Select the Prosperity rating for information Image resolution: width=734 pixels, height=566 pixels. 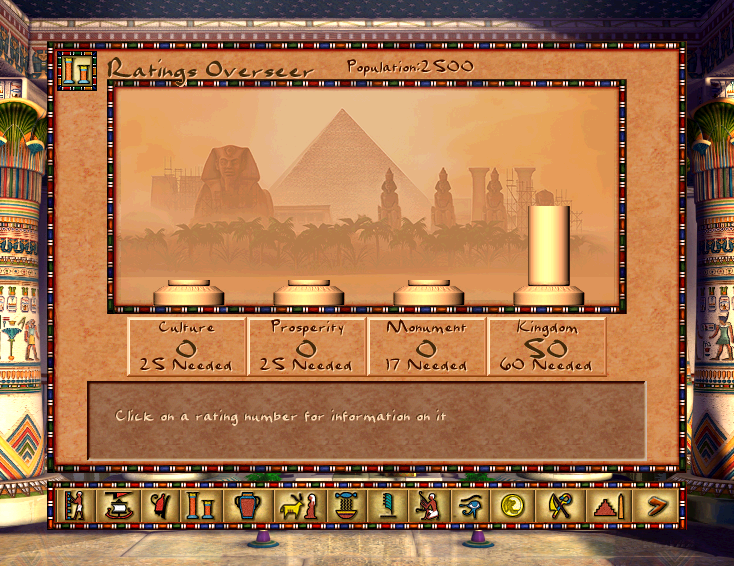point(307,347)
